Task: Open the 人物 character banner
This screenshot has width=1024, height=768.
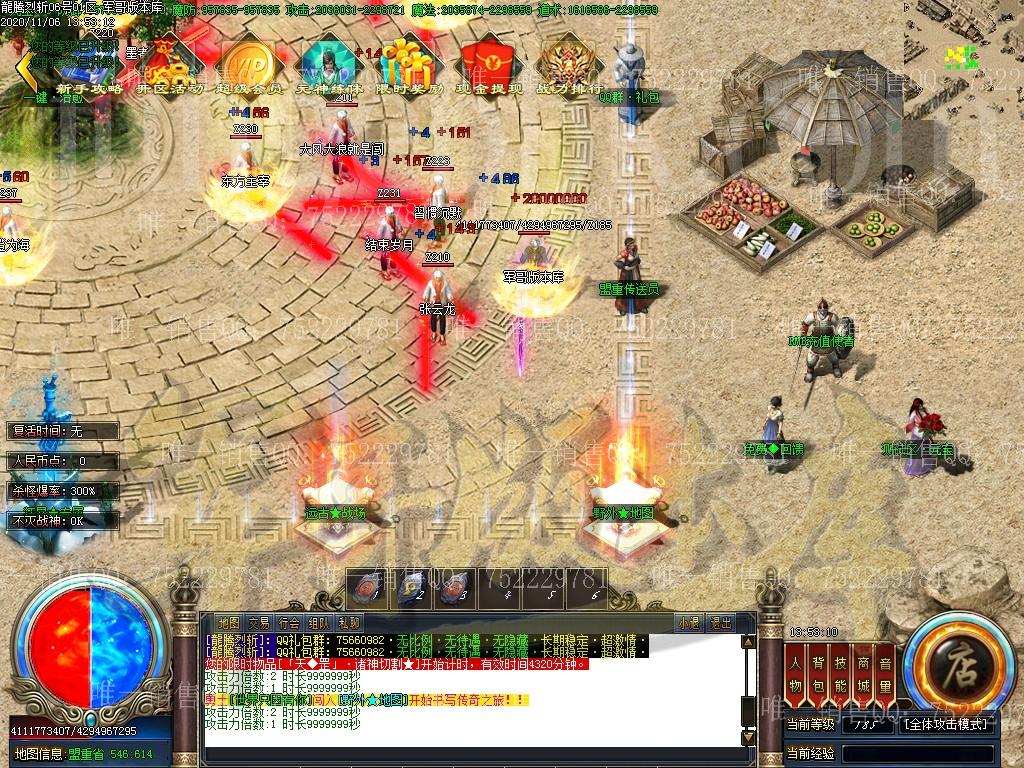Action: point(796,674)
